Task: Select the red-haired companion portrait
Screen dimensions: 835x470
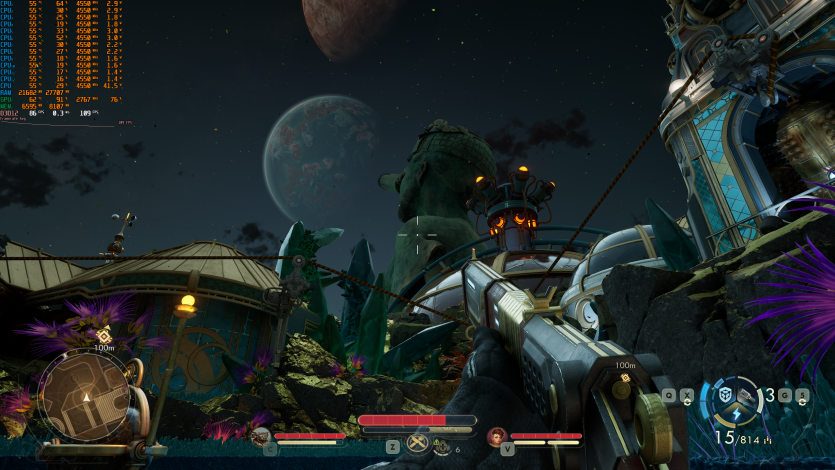Action: 496,436
